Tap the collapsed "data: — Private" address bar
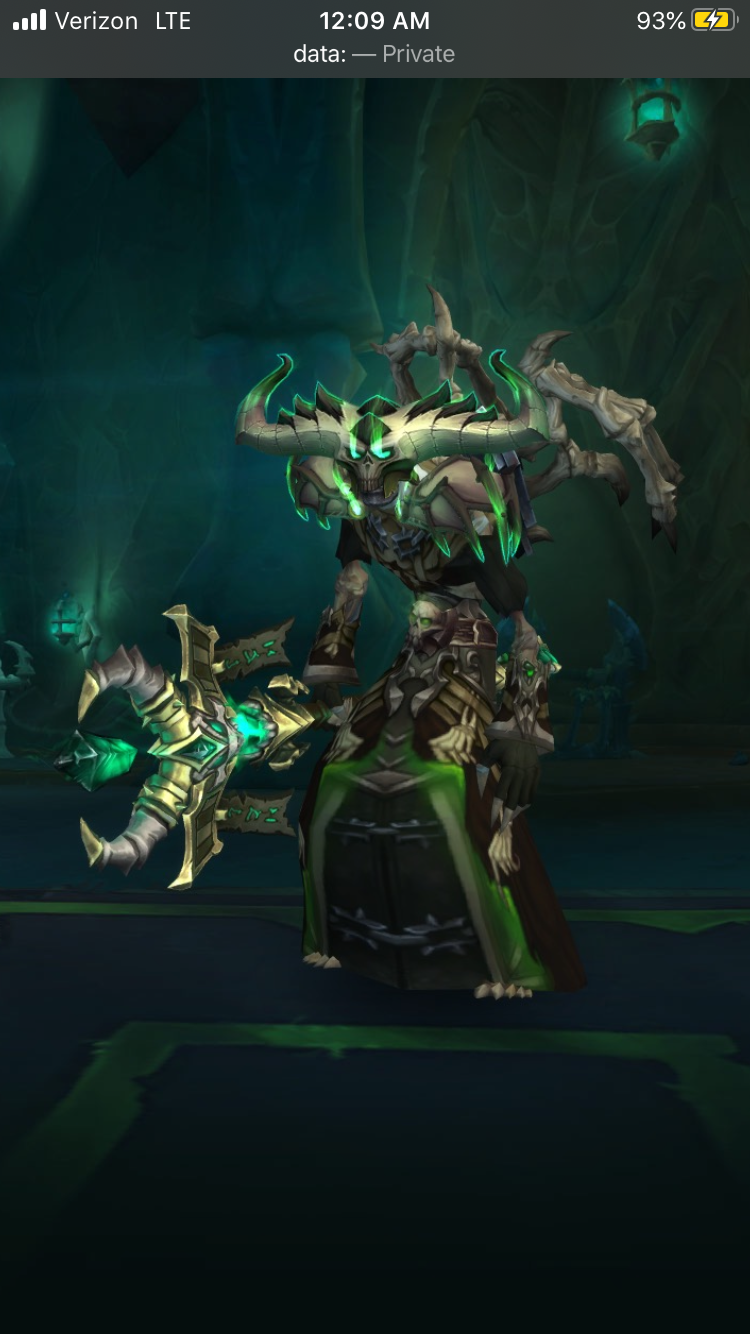The image size is (750, 1334). (374, 54)
